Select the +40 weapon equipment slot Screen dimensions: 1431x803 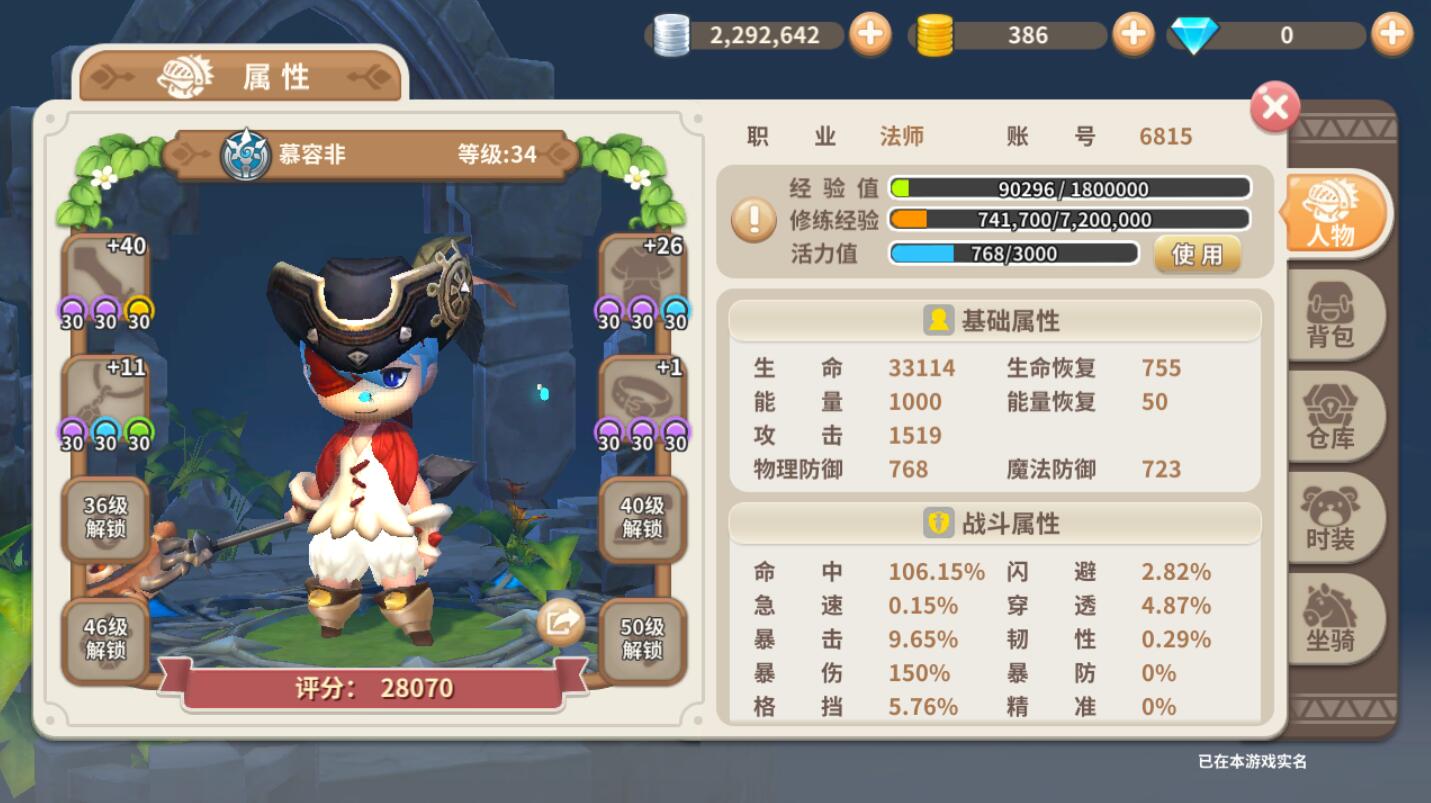[x=106, y=272]
